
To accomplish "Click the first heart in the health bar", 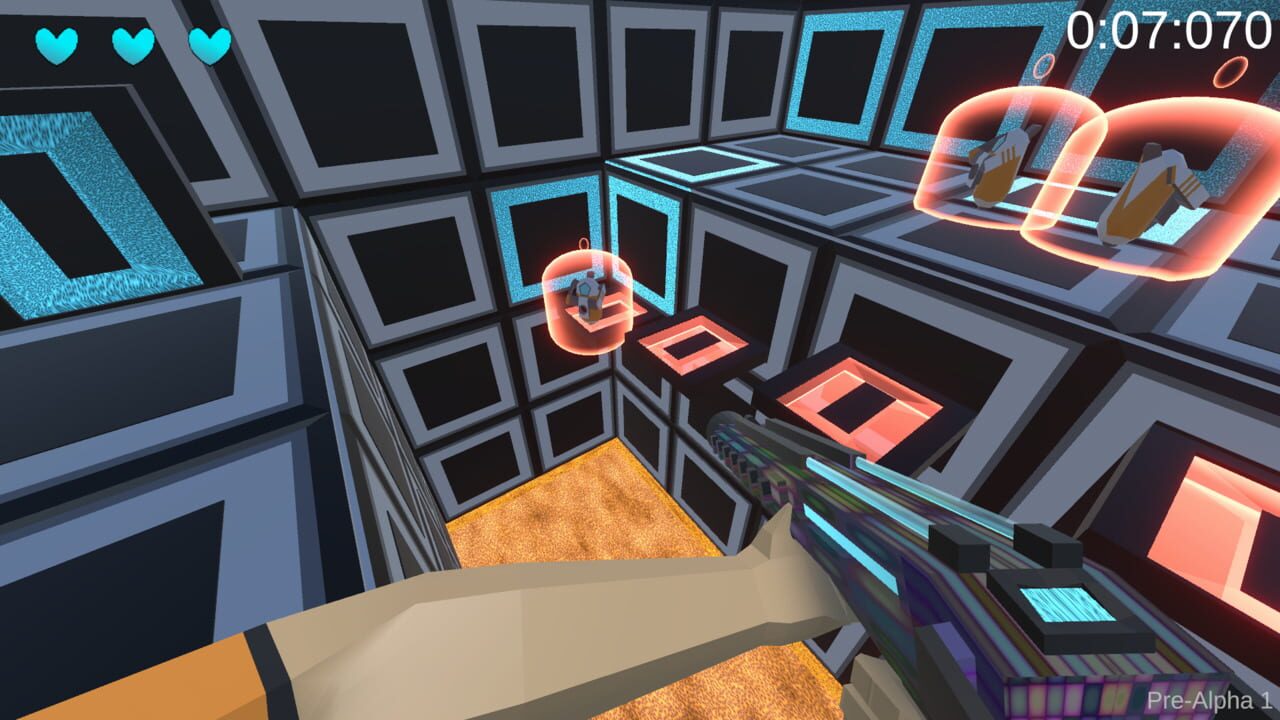I will tap(55, 44).
